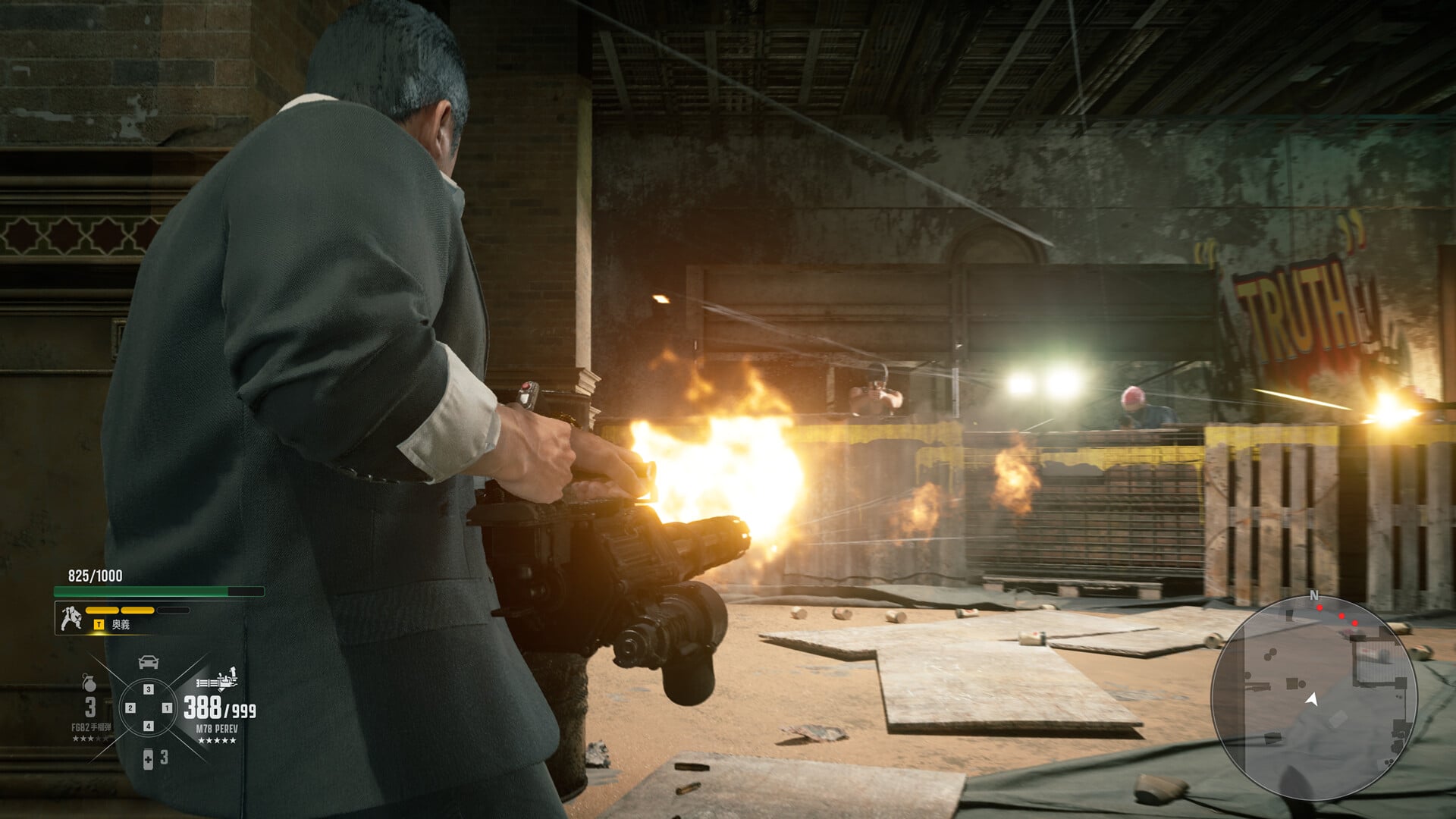Click the vehicle icon atop the weapon wheel
This screenshot has height=819, width=1456.
148,662
